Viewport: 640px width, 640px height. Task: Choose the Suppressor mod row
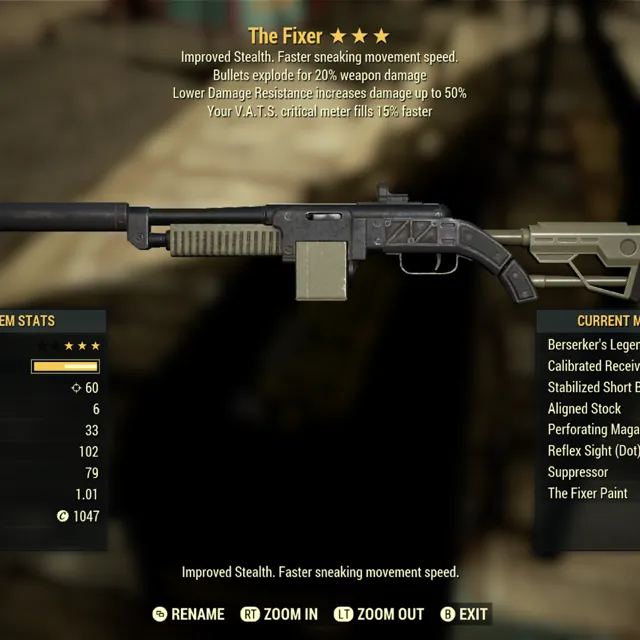[578, 472]
